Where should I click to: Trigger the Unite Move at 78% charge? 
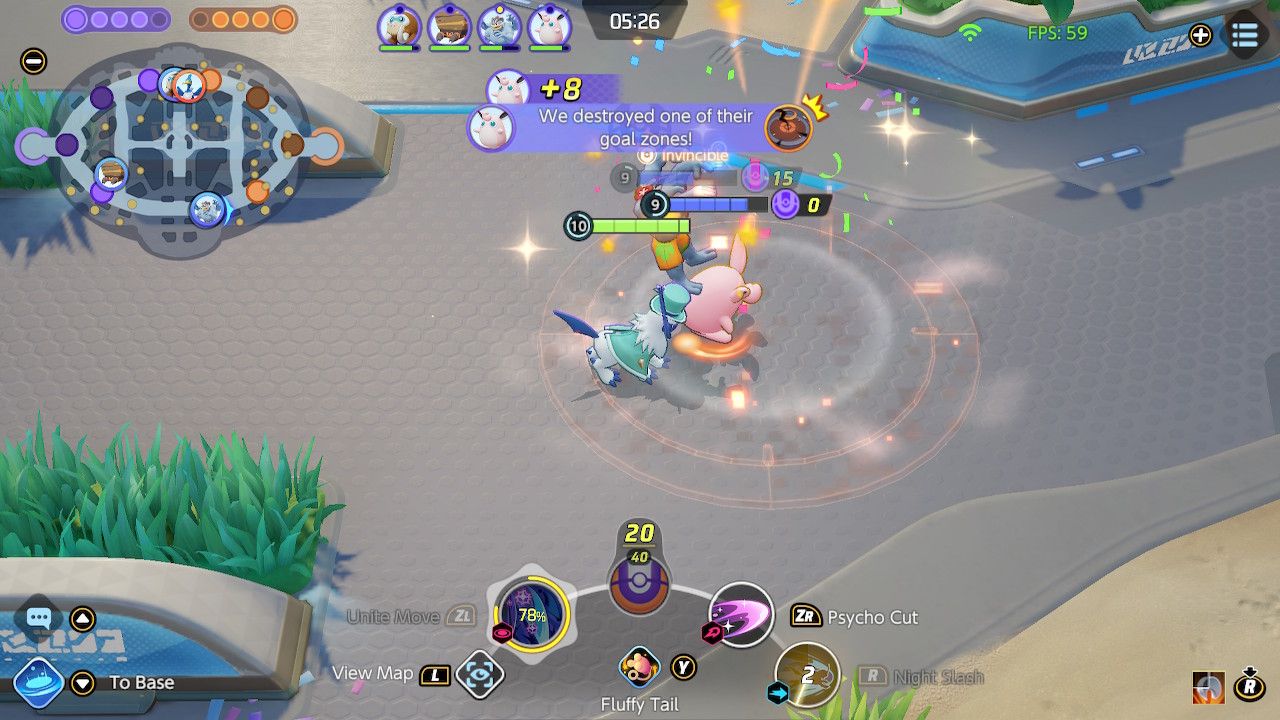pos(531,614)
